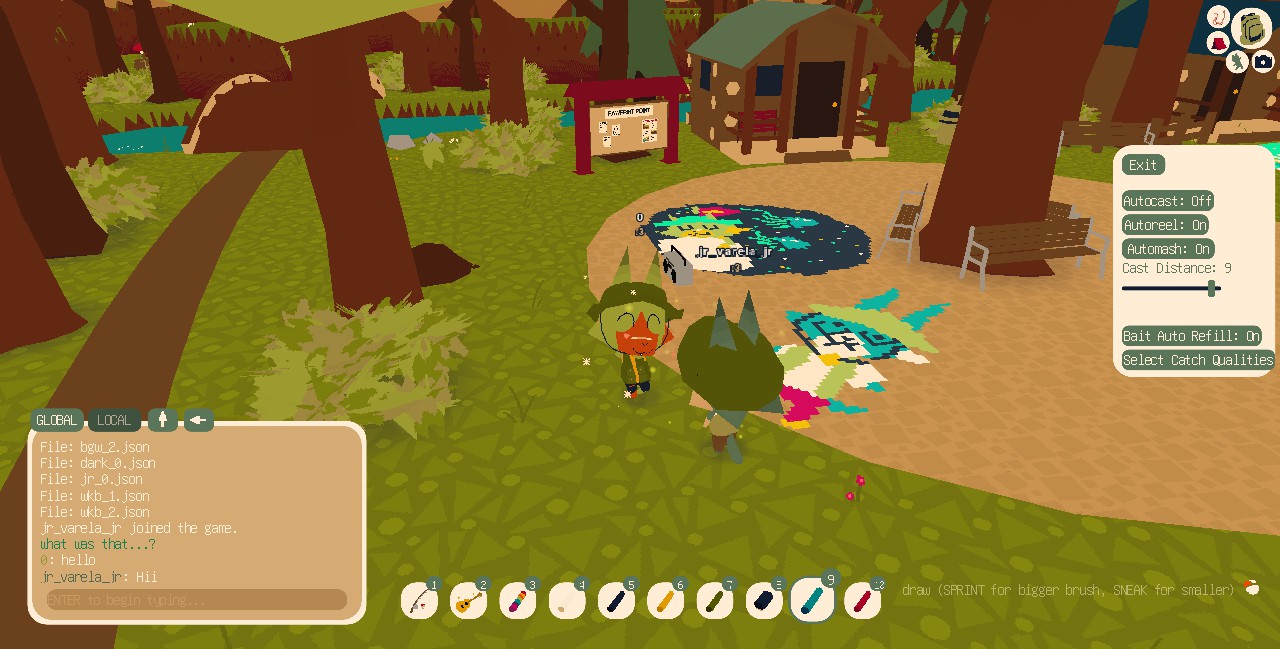The image size is (1280, 649).
Task: Switch to the LOCAL chat tab
Action: tap(114, 421)
